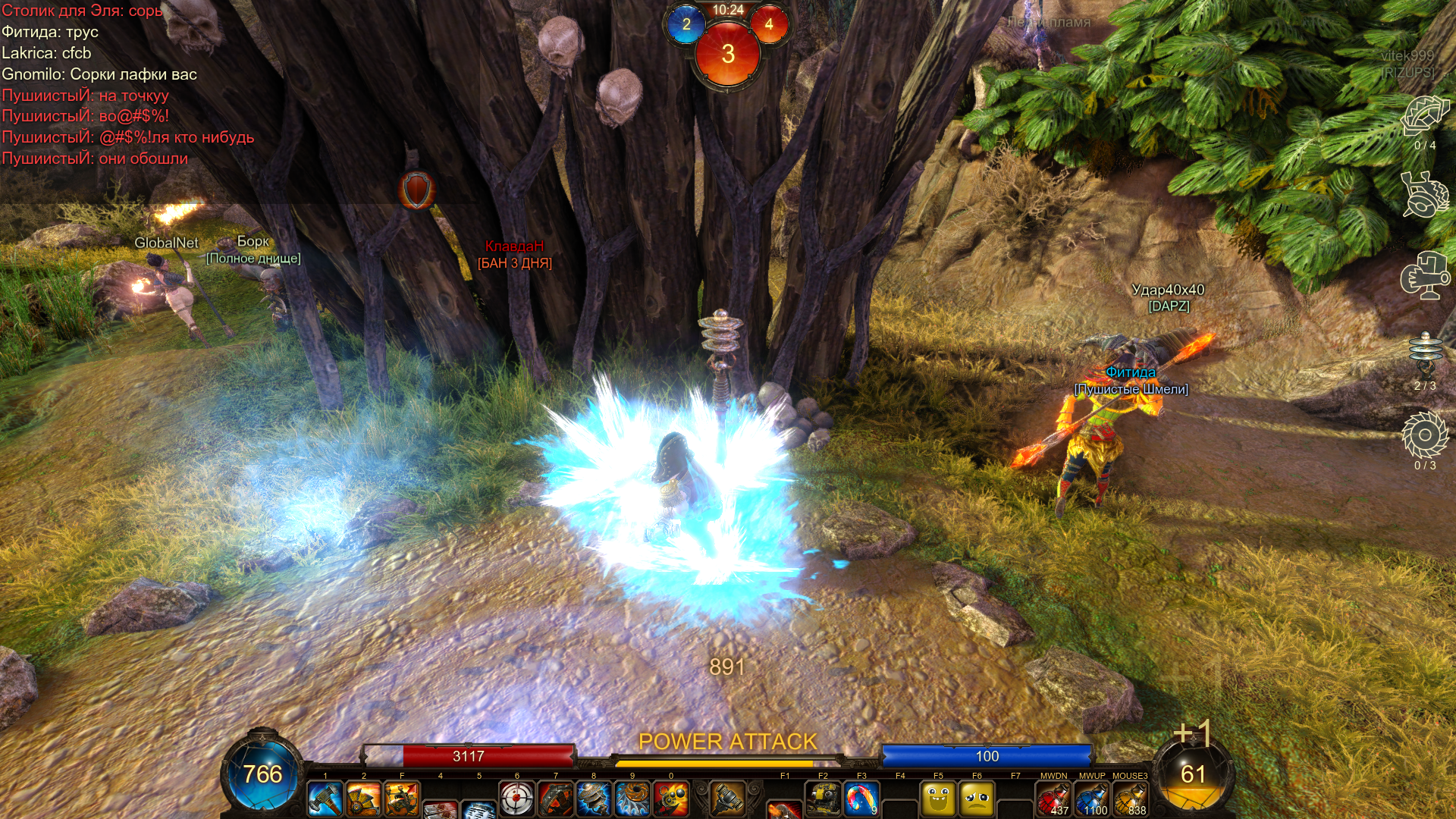The image size is (1456, 819).
Task: Send the sad face emote
Action: 977,799
